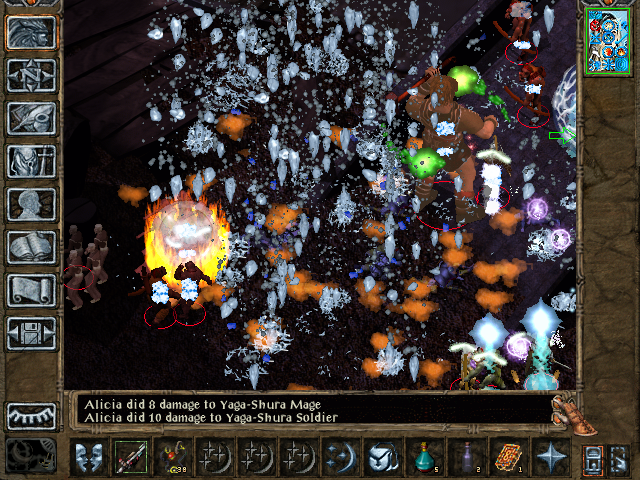The width and height of the screenshot is (640, 480).
Task: Toggle the party AI lantern button
Action: pyautogui.click(x=592, y=459)
